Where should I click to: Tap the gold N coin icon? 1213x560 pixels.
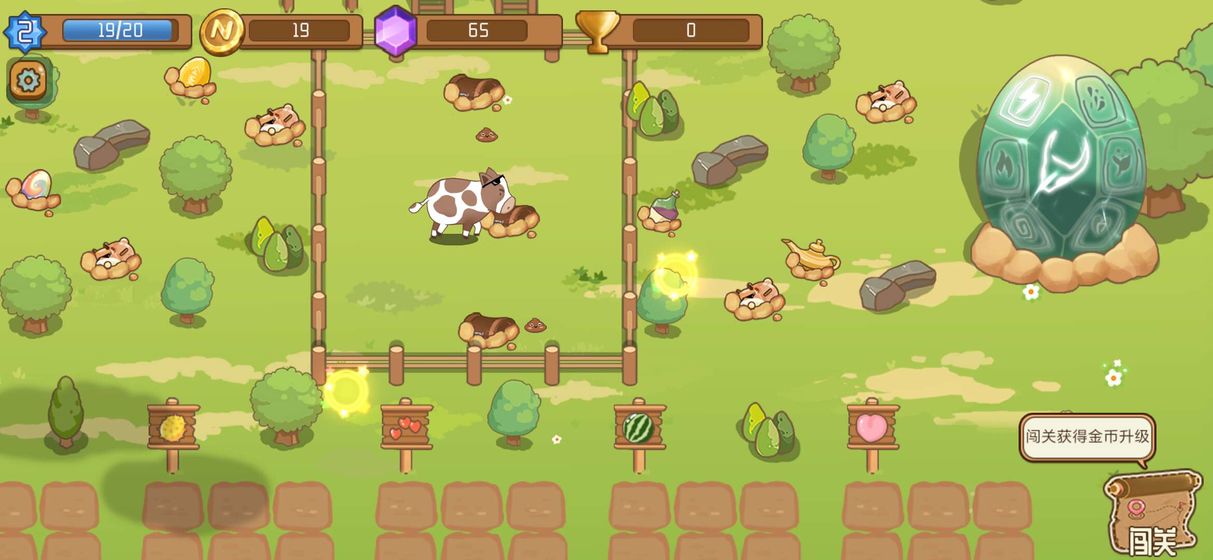pos(221,31)
